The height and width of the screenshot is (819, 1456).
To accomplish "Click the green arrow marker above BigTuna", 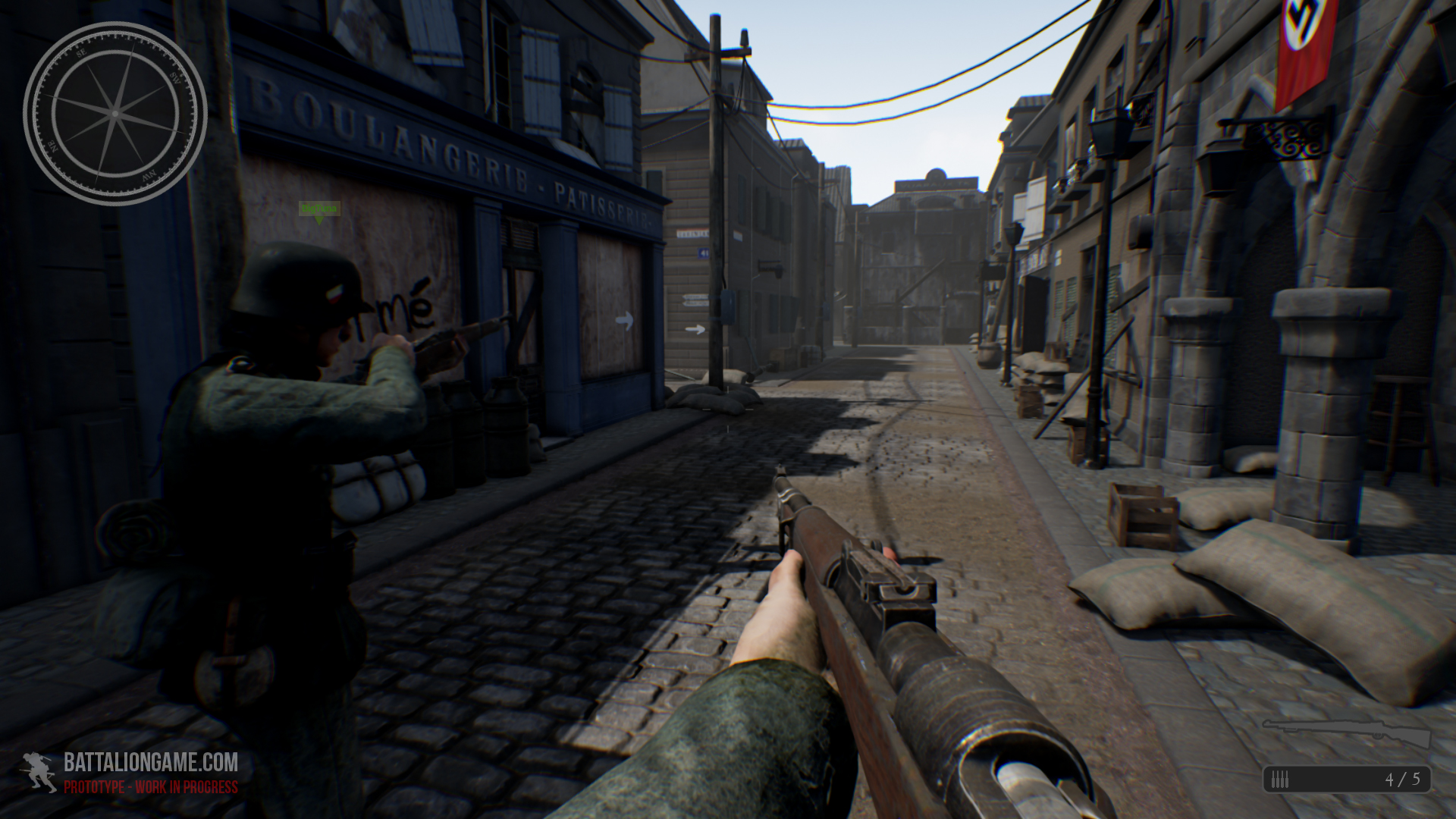I will coord(318,220).
